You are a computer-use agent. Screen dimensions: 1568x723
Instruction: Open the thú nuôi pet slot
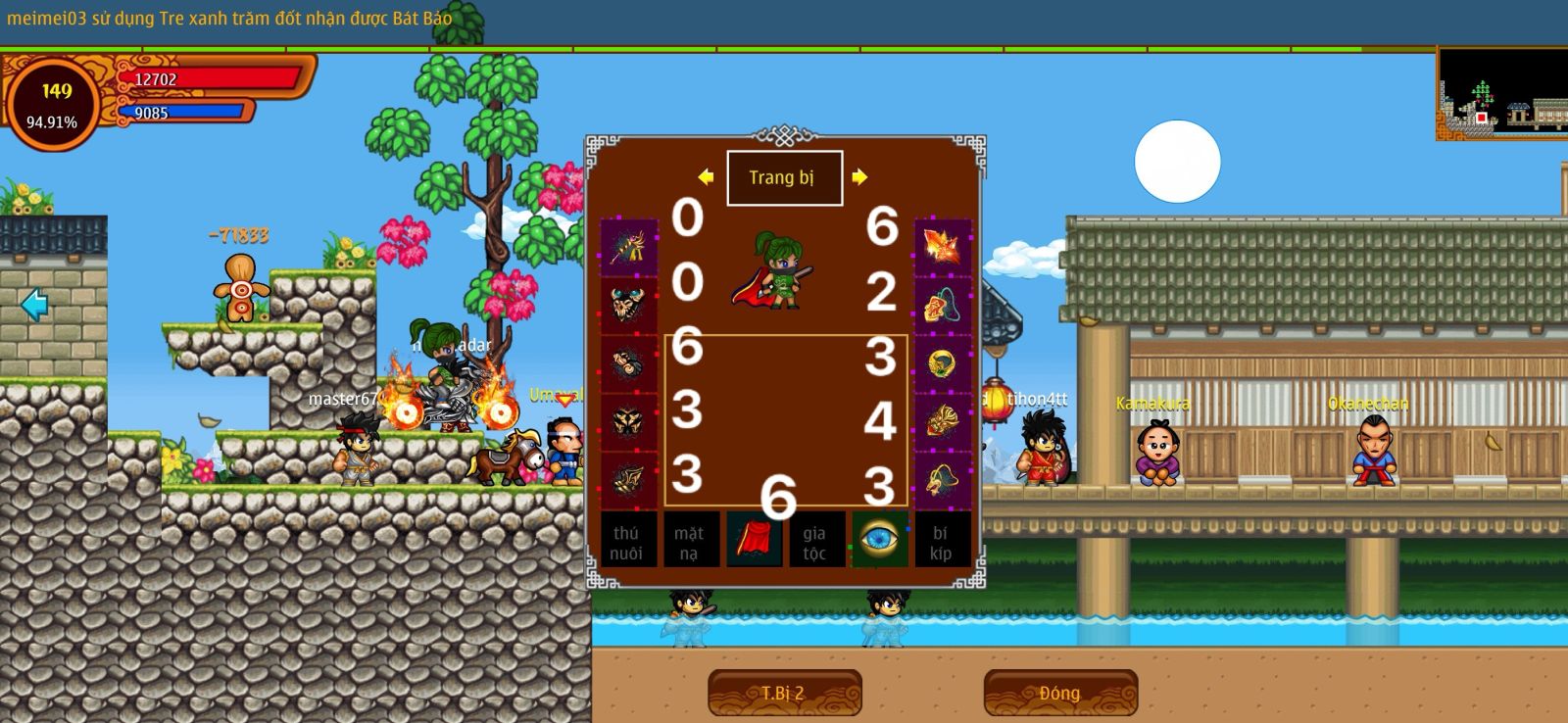pos(627,542)
